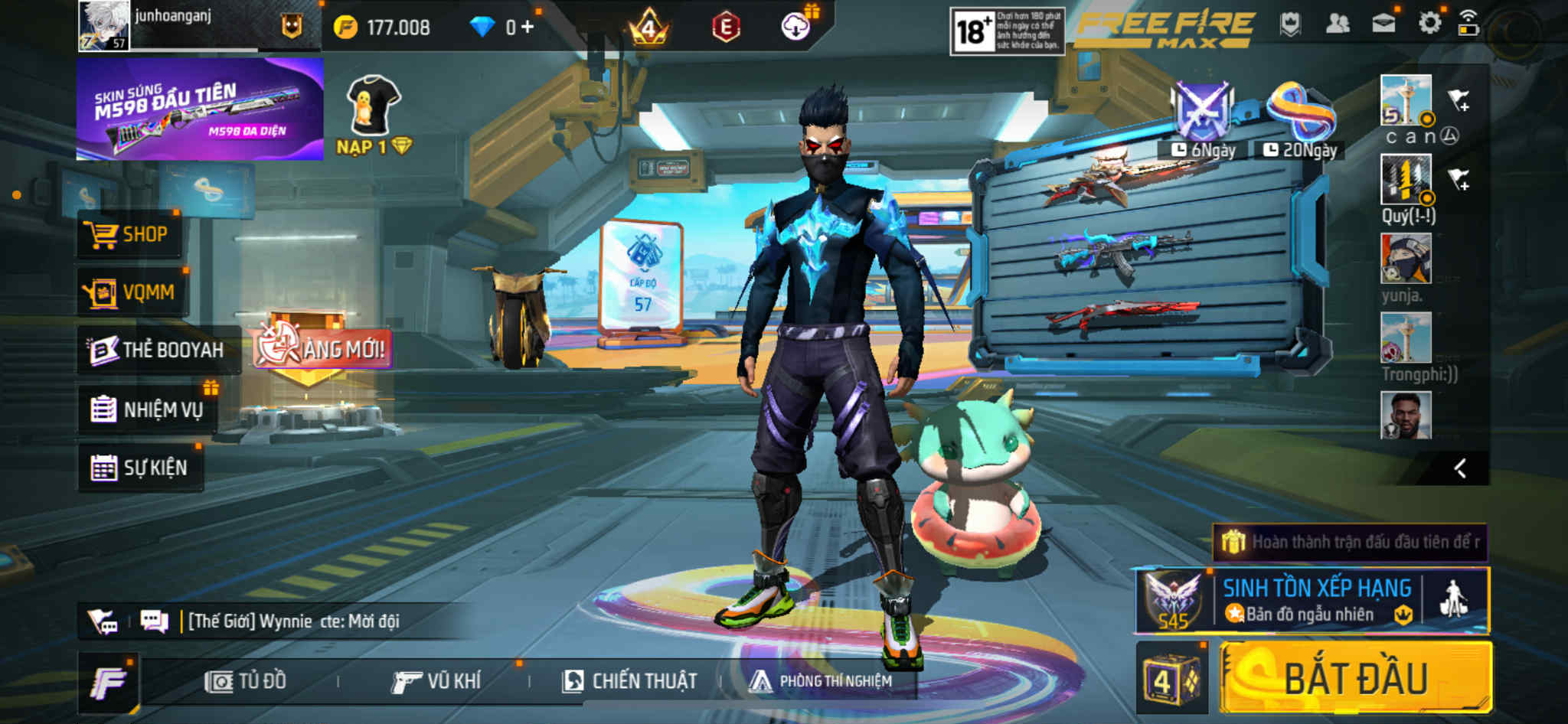Viewport: 1568px width, 724px height.
Task: Open the SHOP menu
Action: (x=130, y=234)
